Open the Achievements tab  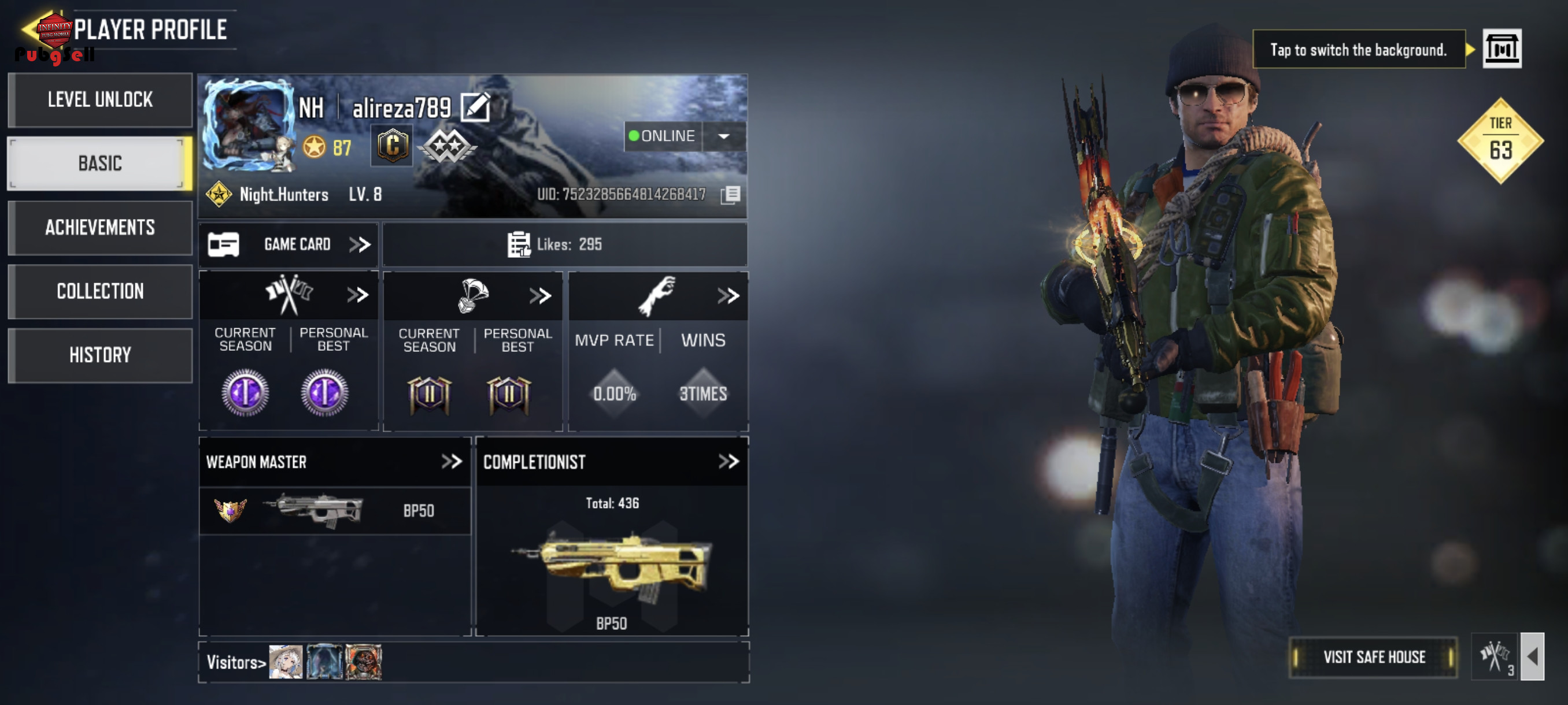pyautogui.click(x=100, y=228)
